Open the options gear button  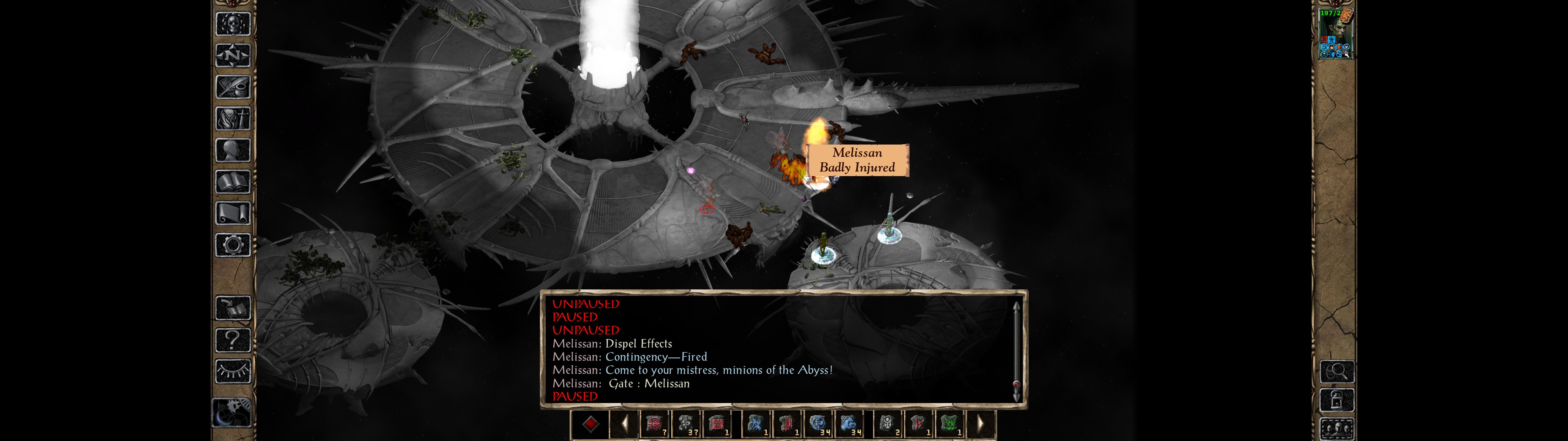coord(233,246)
